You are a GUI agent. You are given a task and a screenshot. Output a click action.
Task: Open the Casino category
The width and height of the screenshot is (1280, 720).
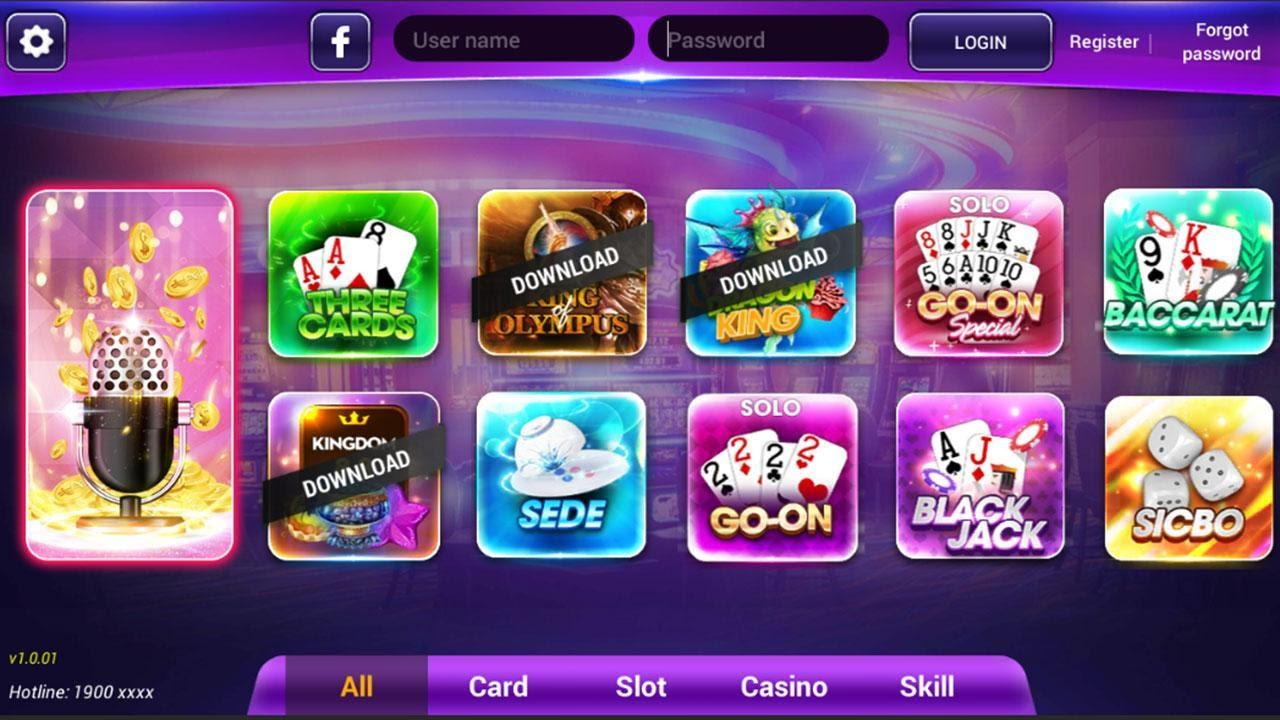[784, 687]
